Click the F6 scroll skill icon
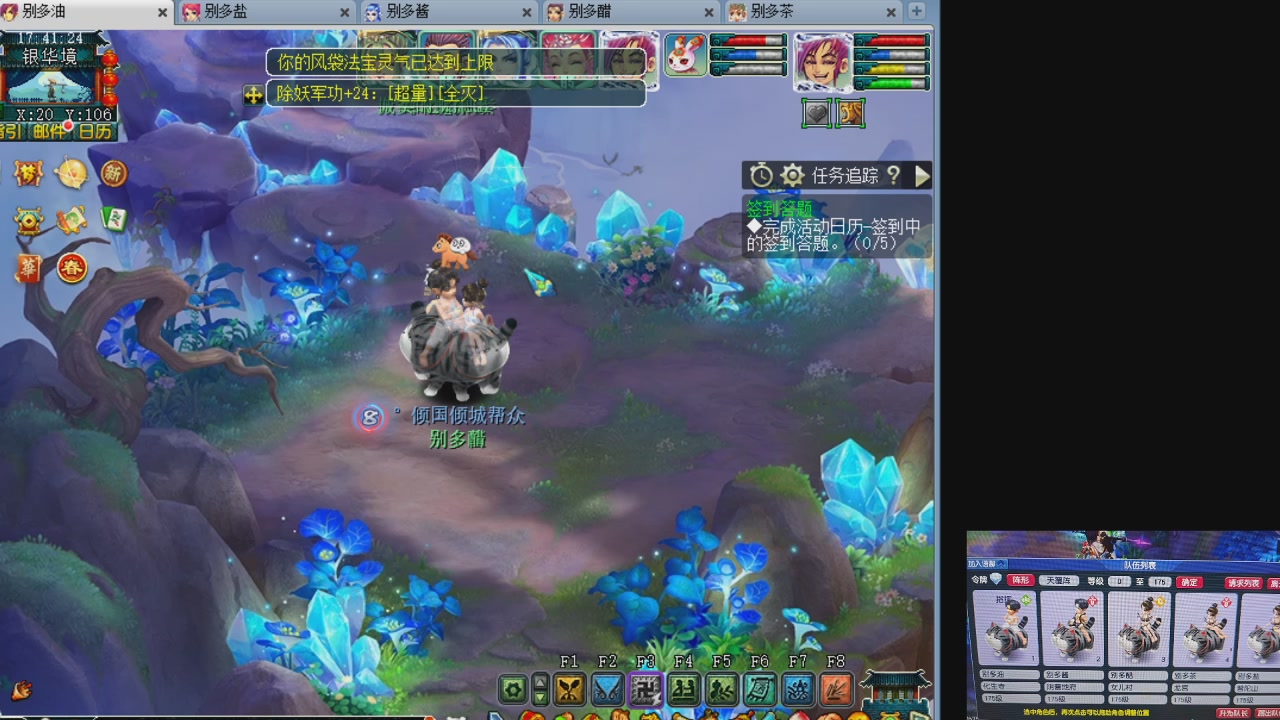Screen dimensions: 1280x720 click(x=759, y=689)
